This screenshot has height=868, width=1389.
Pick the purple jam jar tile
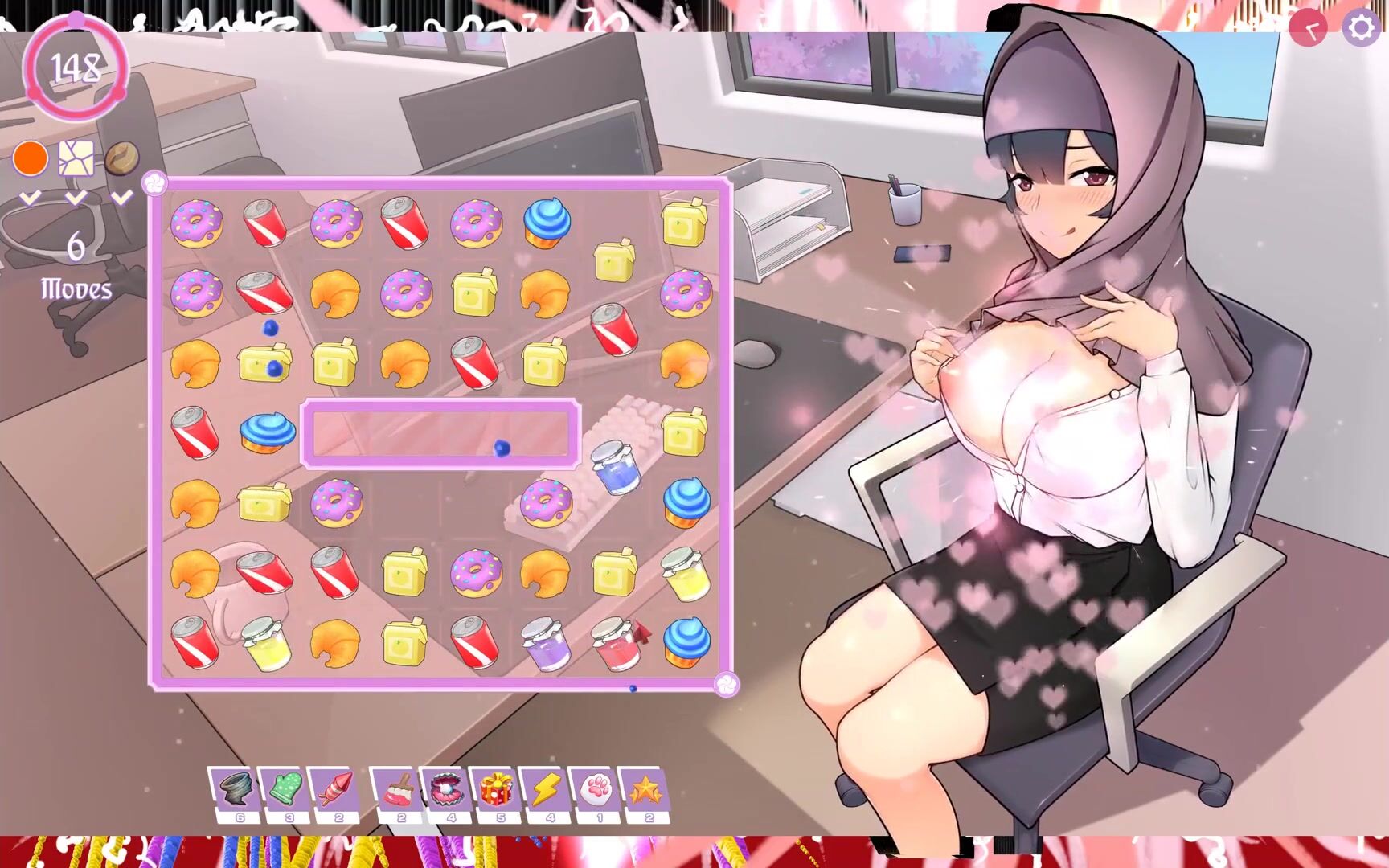pos(545,643)
